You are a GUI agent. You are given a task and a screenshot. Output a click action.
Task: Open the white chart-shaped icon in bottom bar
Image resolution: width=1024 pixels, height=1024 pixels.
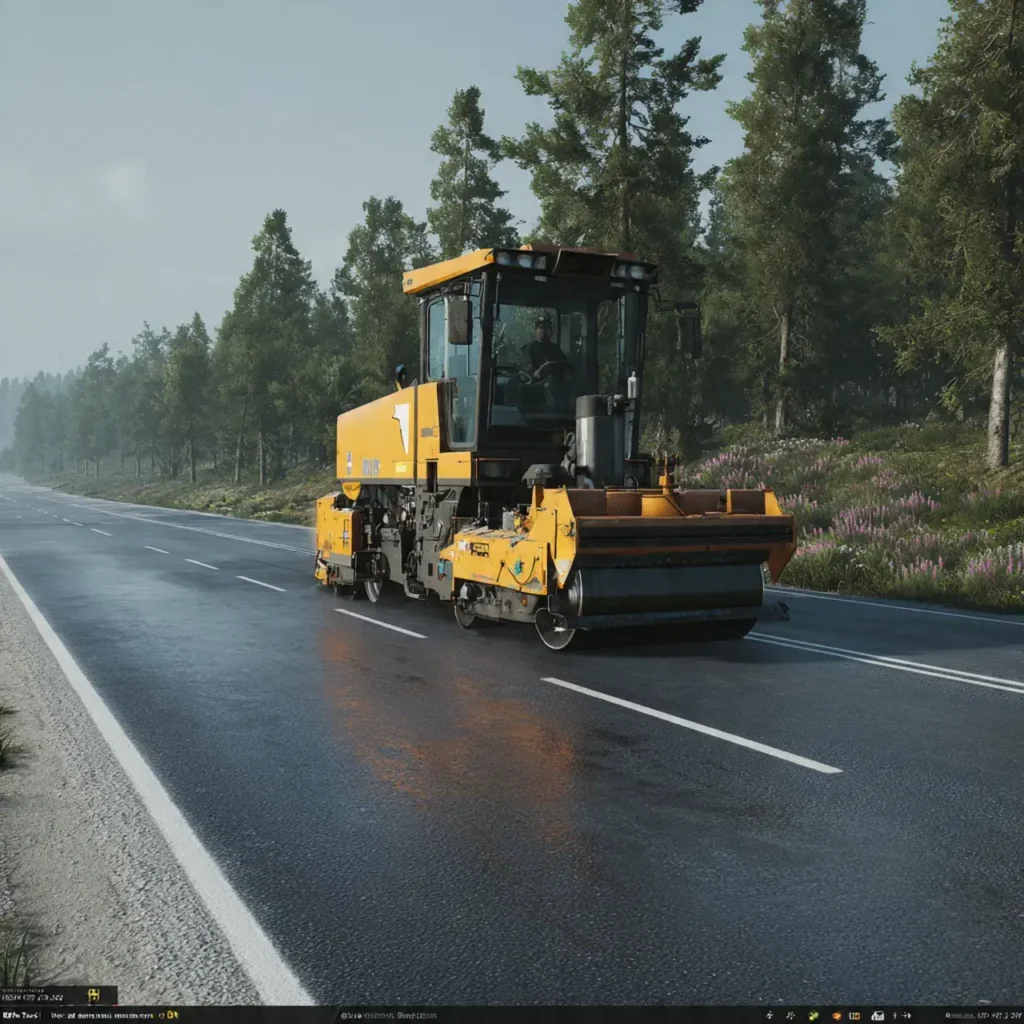(877, 1016)
